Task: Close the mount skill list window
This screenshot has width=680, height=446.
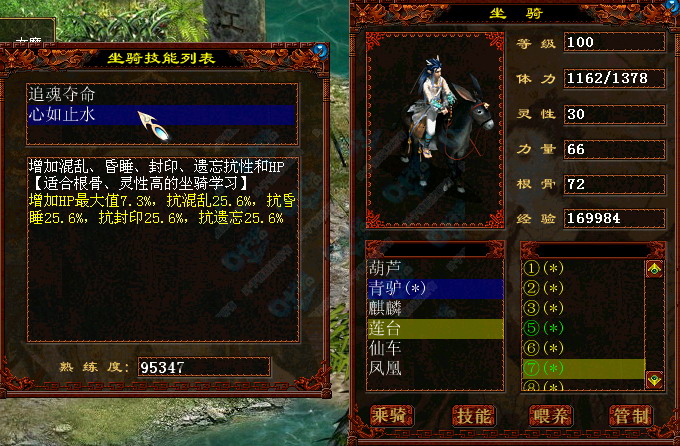Action: 320,49
